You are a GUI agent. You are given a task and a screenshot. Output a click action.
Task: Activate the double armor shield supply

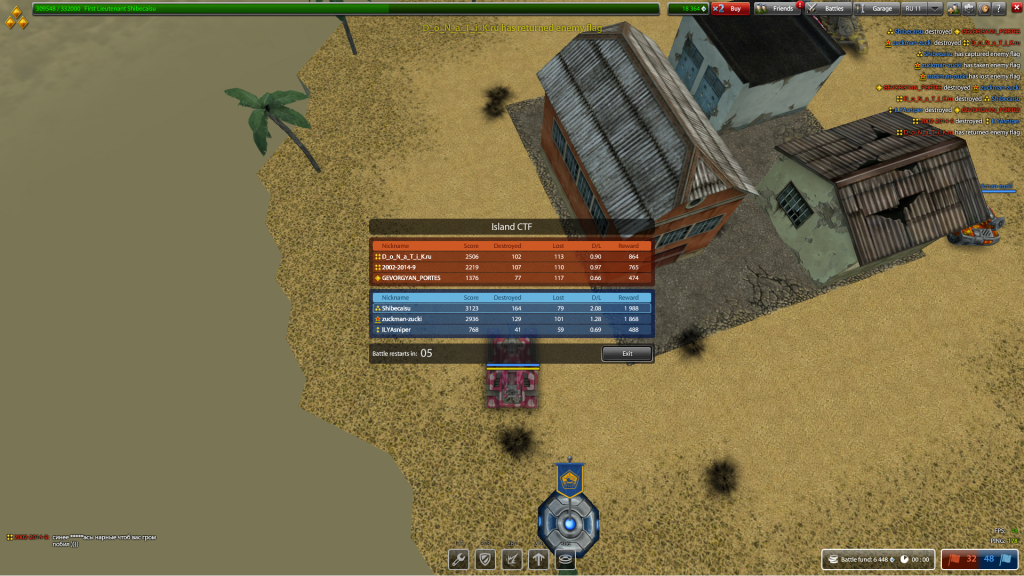coord(486,560)
